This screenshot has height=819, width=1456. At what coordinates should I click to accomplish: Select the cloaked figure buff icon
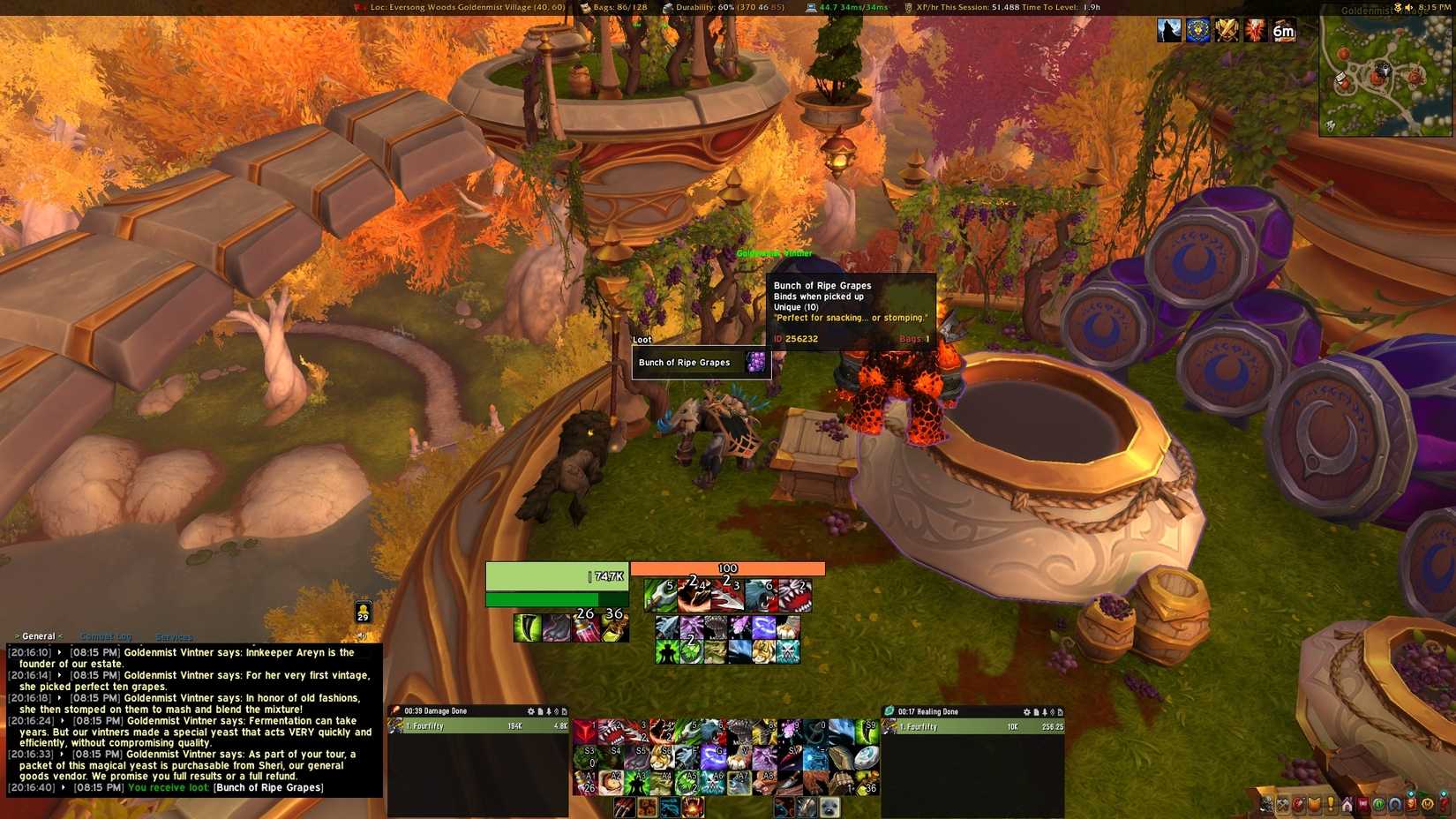click(x=1169, y=31)
